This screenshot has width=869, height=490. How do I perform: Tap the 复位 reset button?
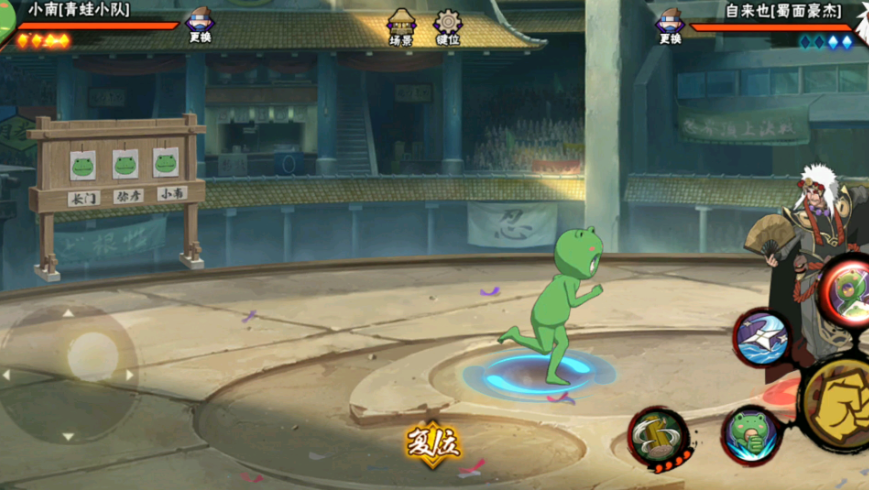[432, 442]
